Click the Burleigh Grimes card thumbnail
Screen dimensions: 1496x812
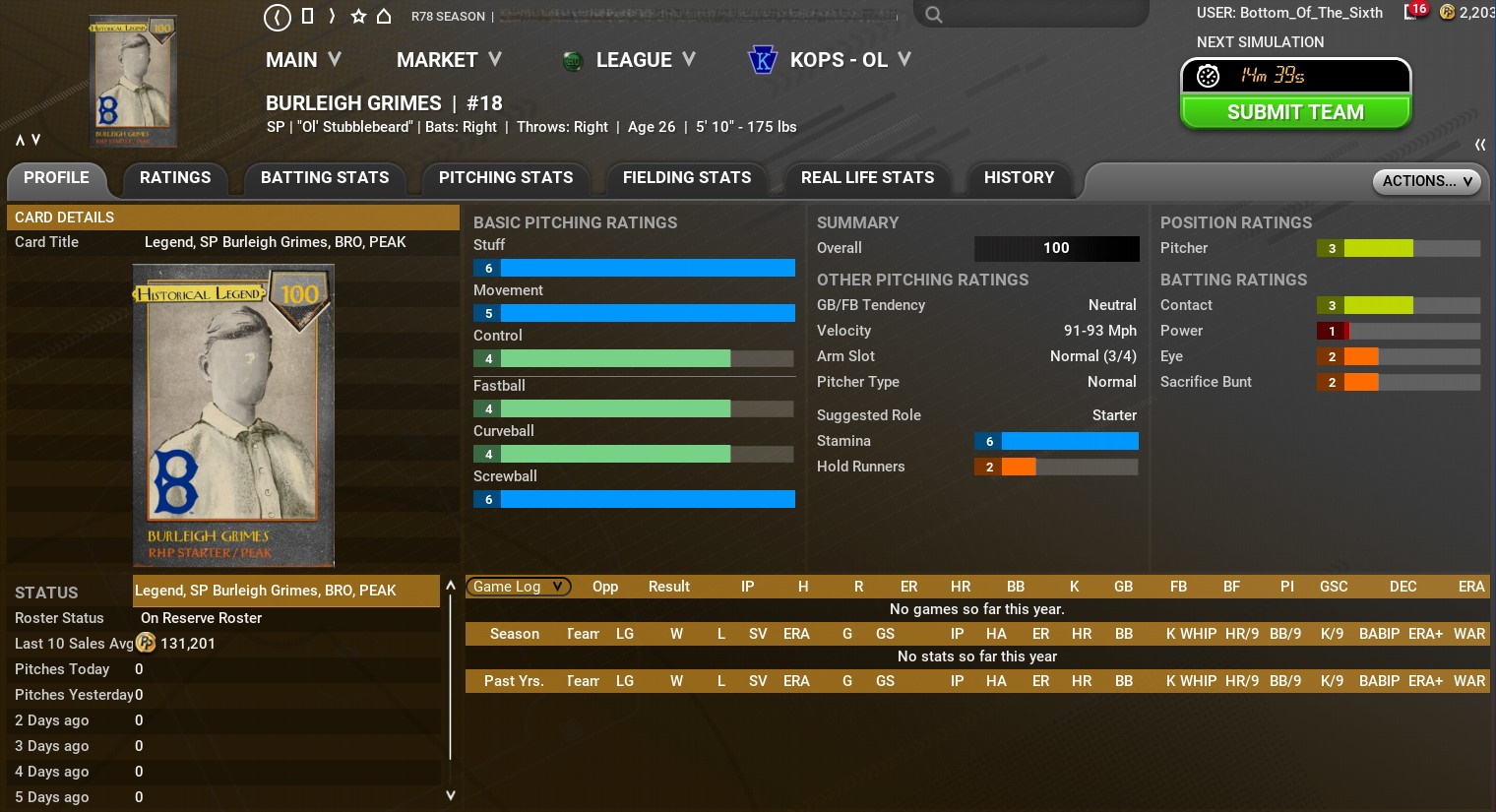tap(133, 81)
